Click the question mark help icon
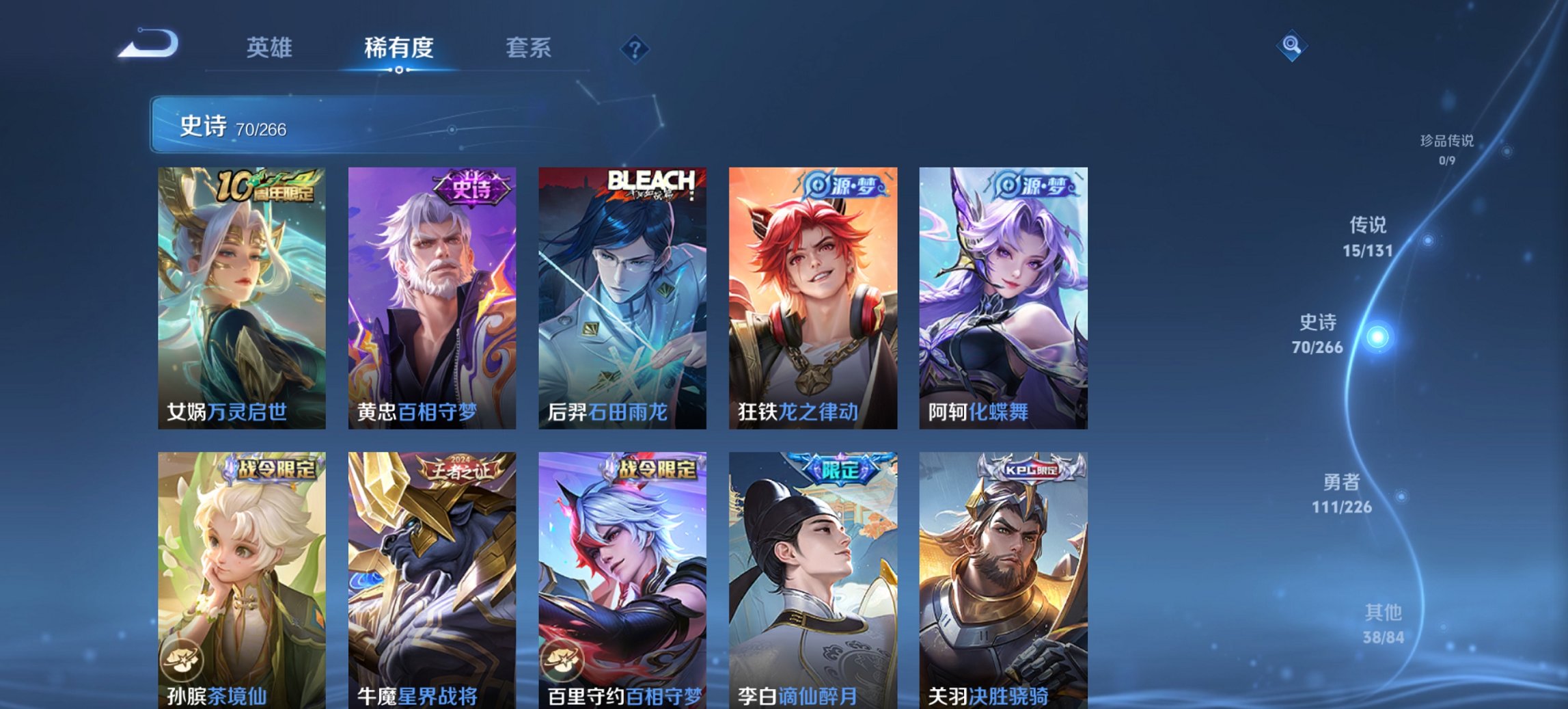The image size is (1568, 709). tap(633, 47)
